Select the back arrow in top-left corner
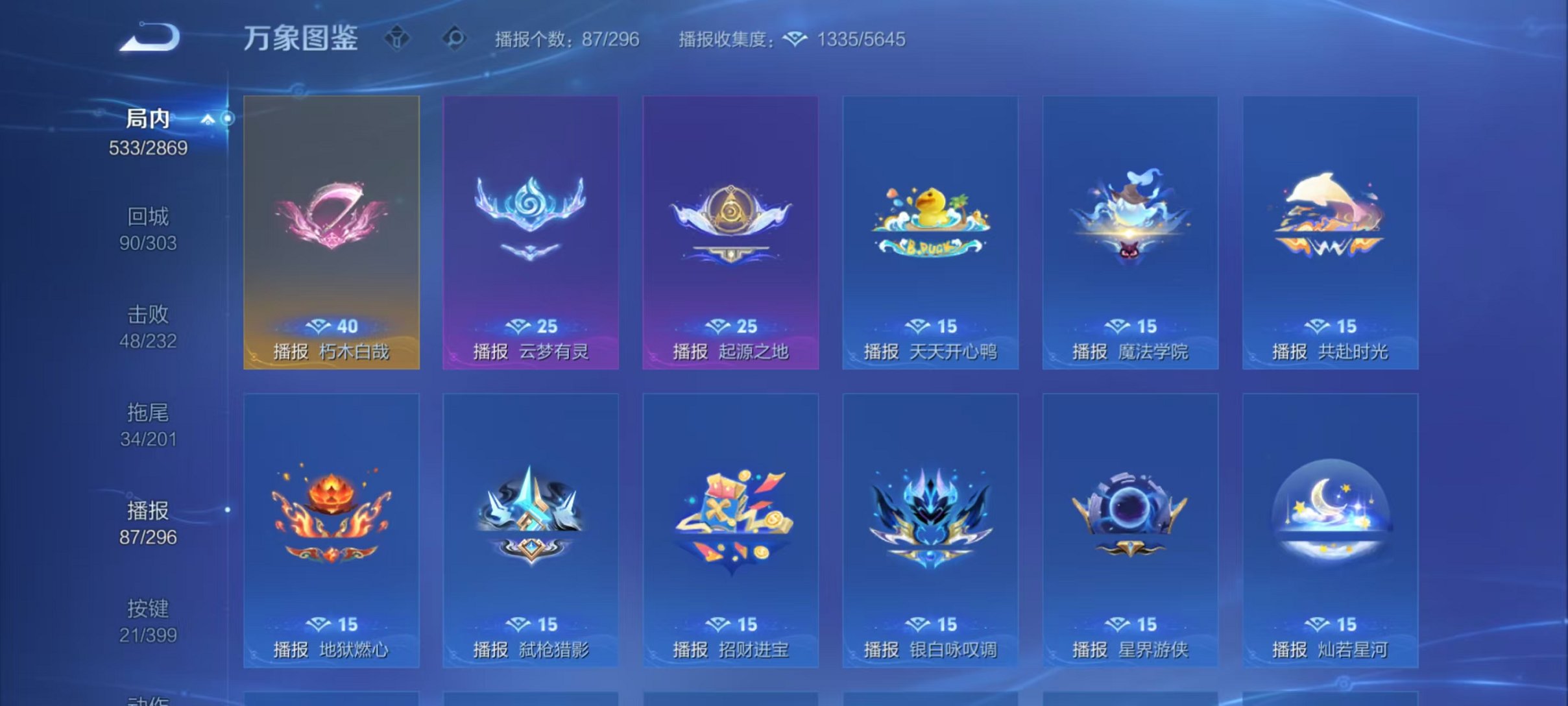Image resolution: width=1568 pixels, height=706 pixels. pos(146,36)
